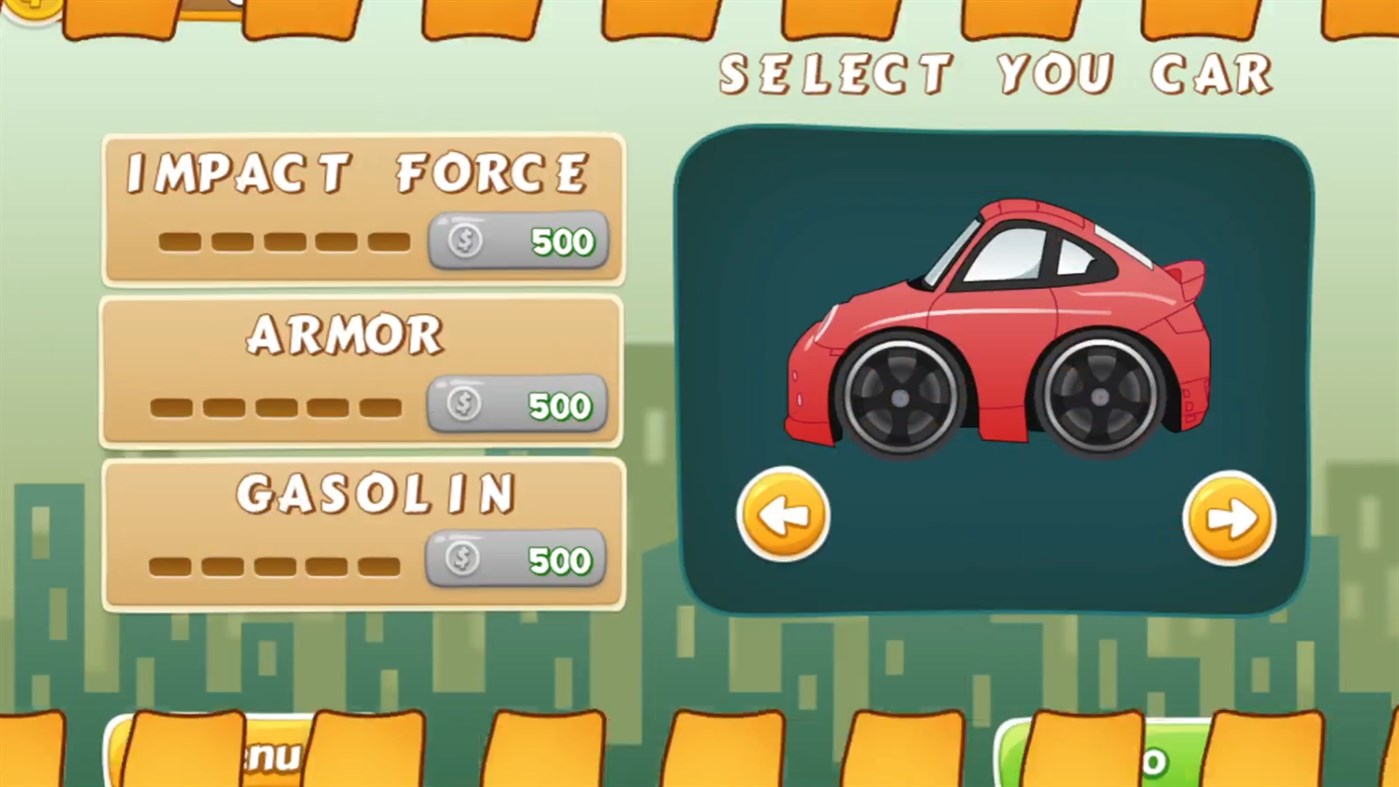Select the red sports car preview
Image resolution: width=1399 pixels, height=787 pixels.
click(1000, 330)
